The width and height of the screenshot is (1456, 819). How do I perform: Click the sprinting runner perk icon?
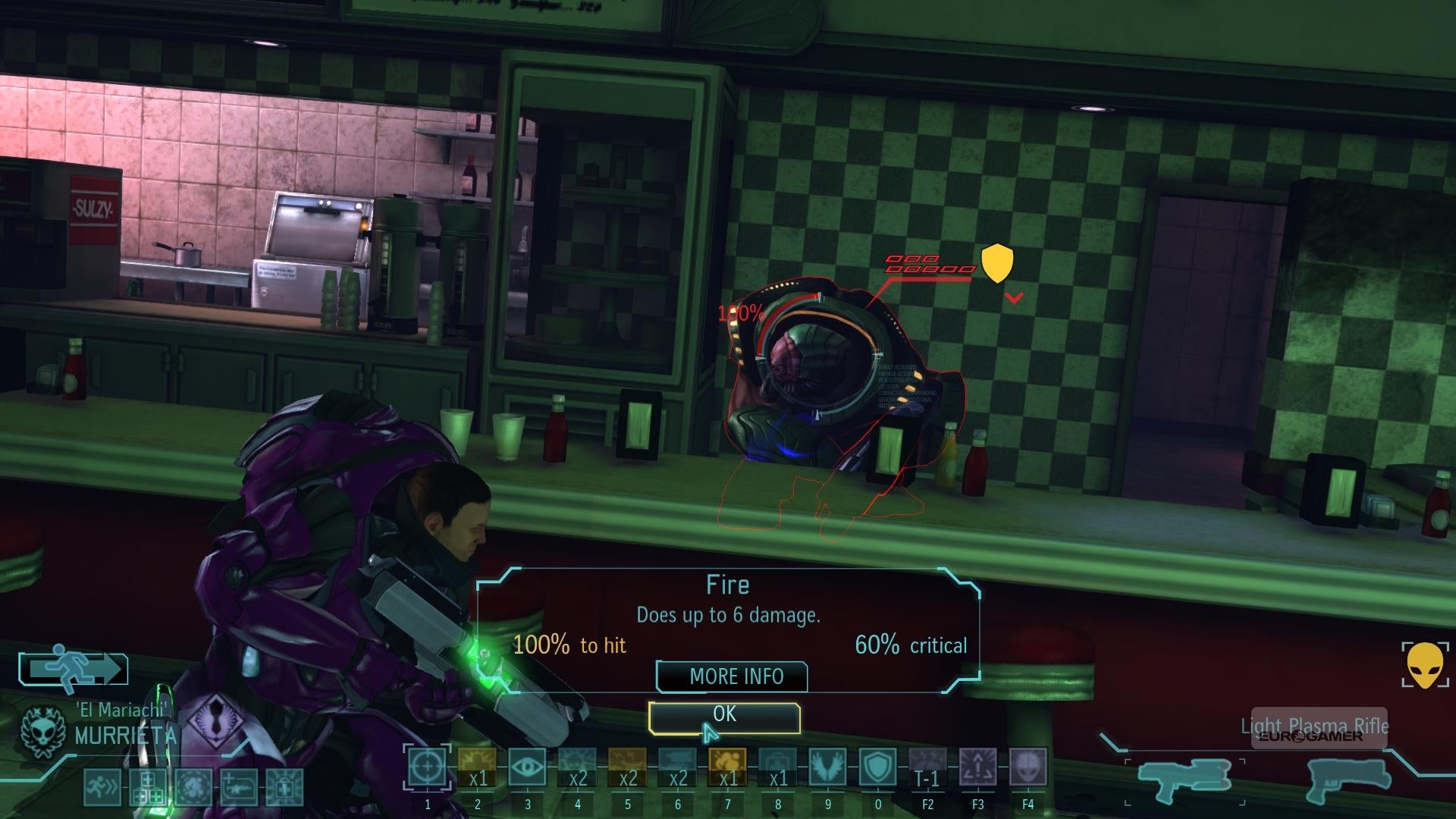click(x=101, y=786)
